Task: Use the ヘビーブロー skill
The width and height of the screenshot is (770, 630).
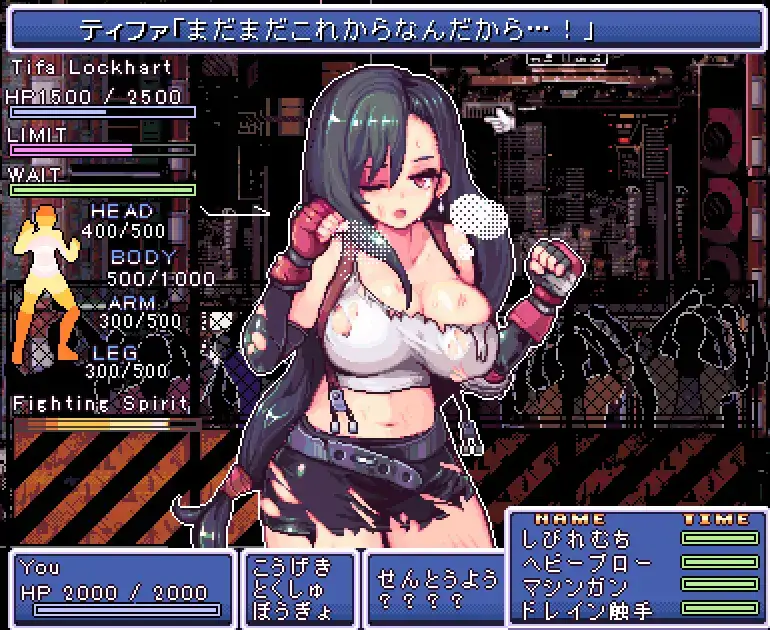Action: point(587,562)
